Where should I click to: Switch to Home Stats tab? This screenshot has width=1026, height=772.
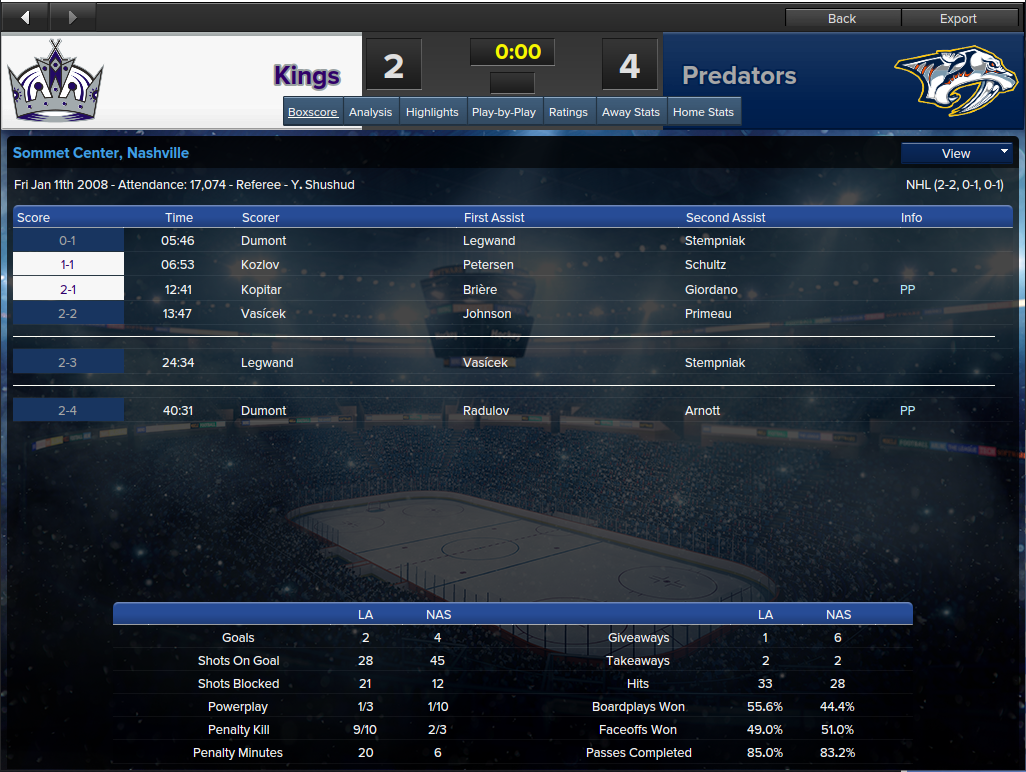click(703, 112)
